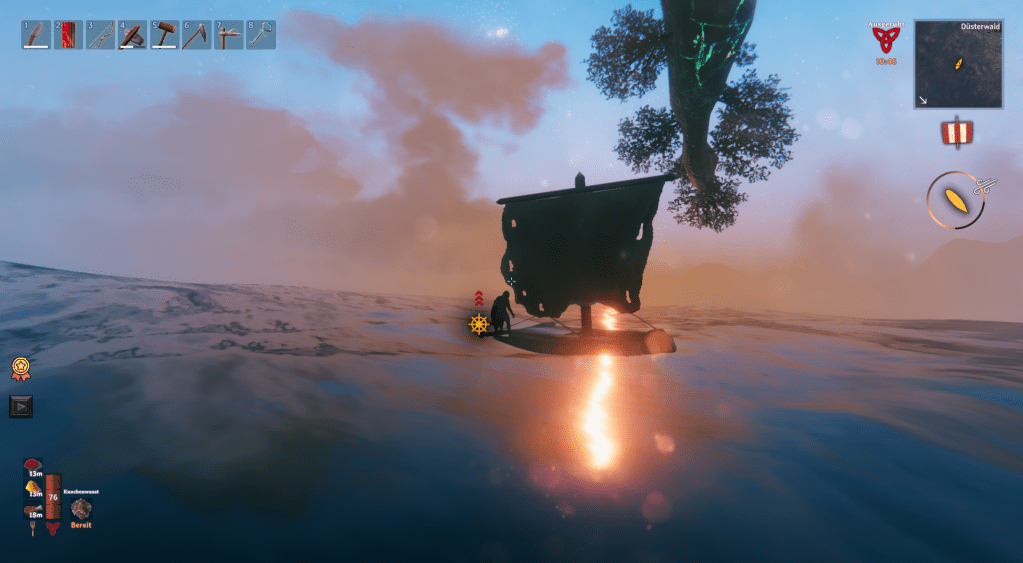Select the pickaxe in hotbar slot 6
Image resolution: width=1023 pixels, height=563 pixels.
click(196, 35)
